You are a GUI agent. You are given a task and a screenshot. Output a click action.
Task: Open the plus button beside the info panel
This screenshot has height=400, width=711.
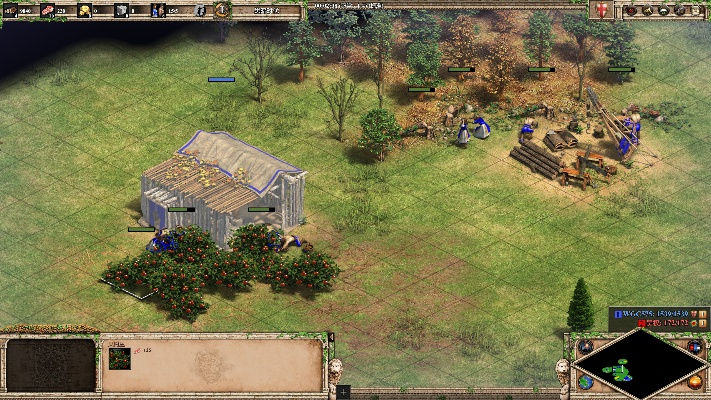pyautogui.click(x=343, y=393)
